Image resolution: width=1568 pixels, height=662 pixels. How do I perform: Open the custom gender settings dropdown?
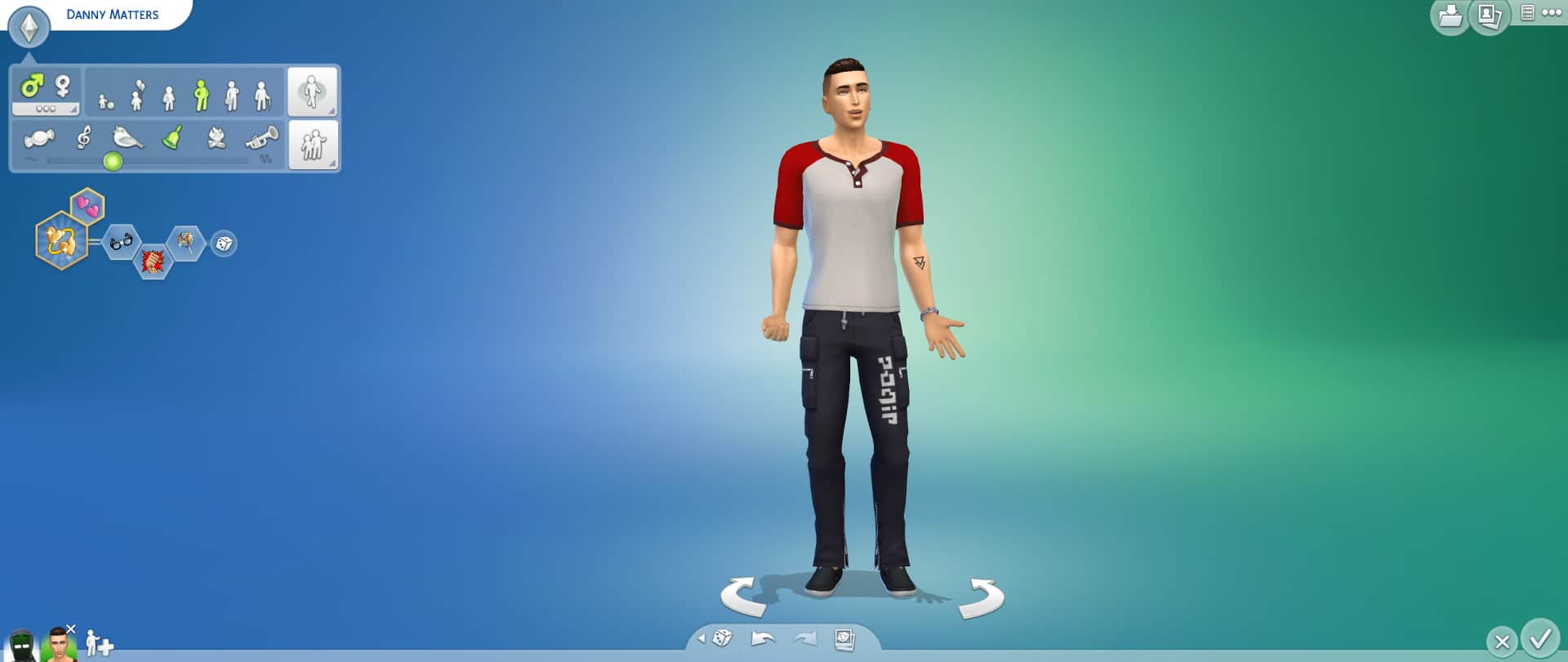pos(46,109)
